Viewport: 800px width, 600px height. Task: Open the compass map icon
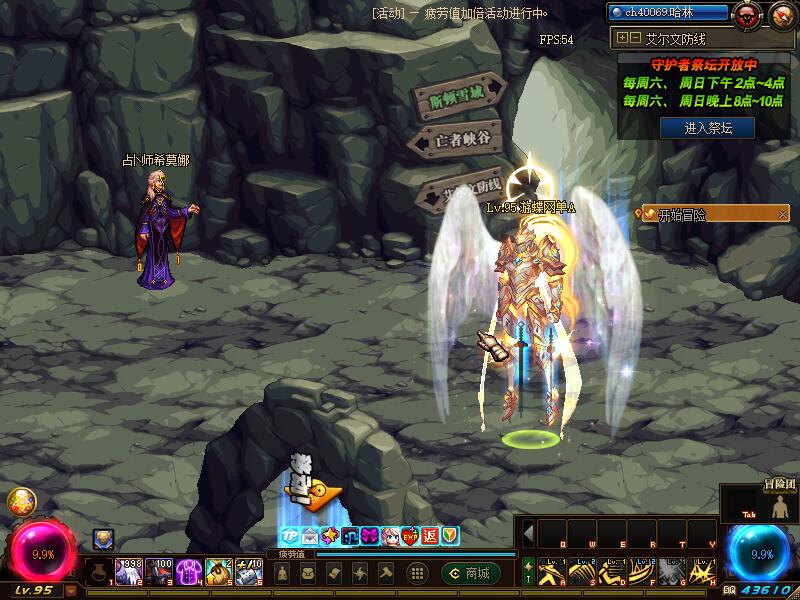click(x=779, y=14)
